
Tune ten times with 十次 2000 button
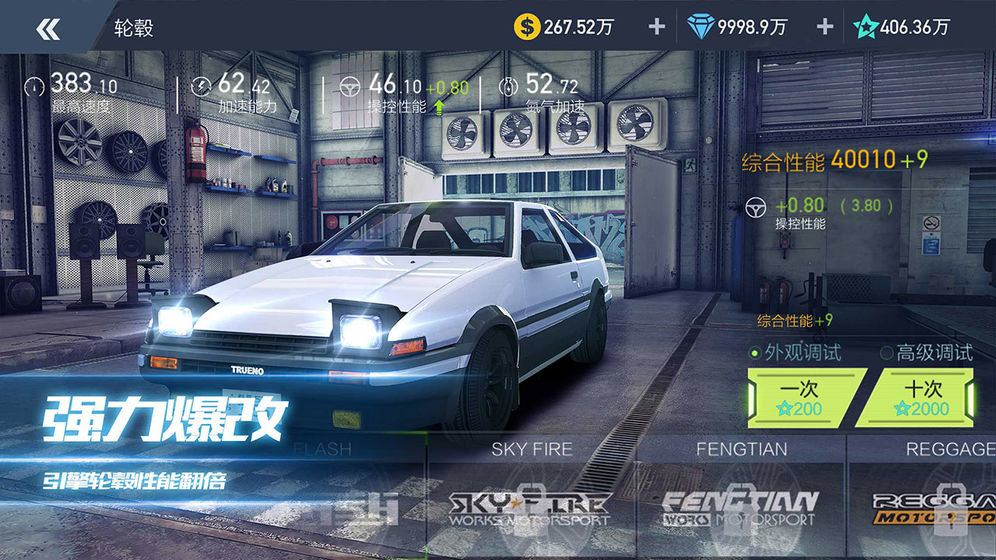click(x=917, y=398)
